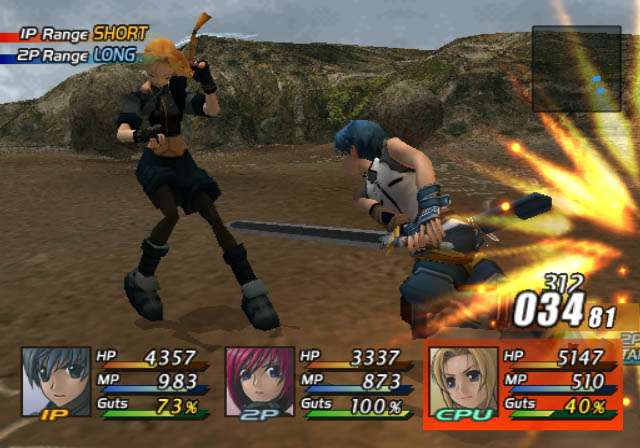
Task: Open the battle minimap radar
Action: [x=576, y=69]
